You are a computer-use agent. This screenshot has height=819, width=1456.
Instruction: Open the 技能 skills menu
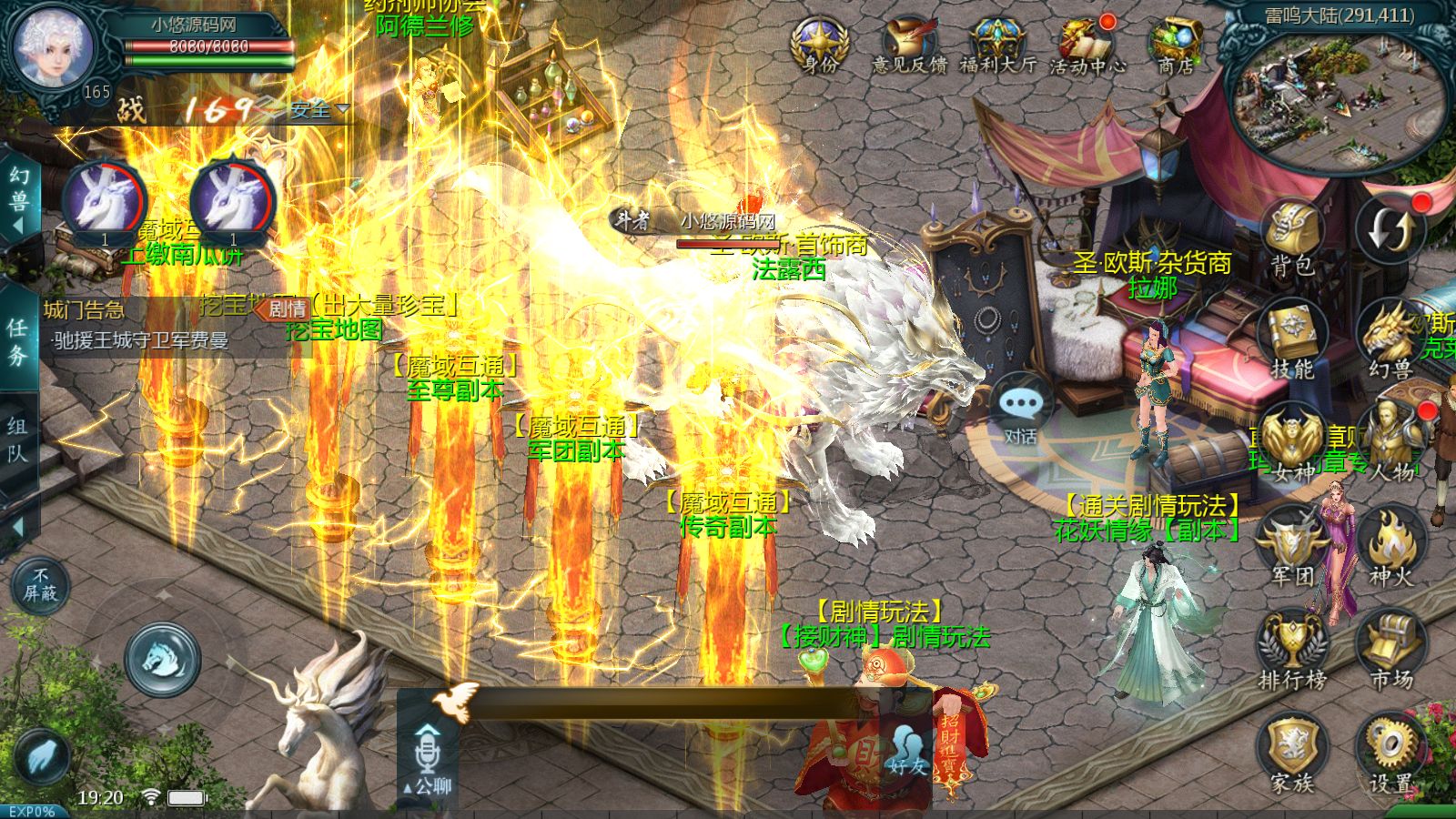1292,340
